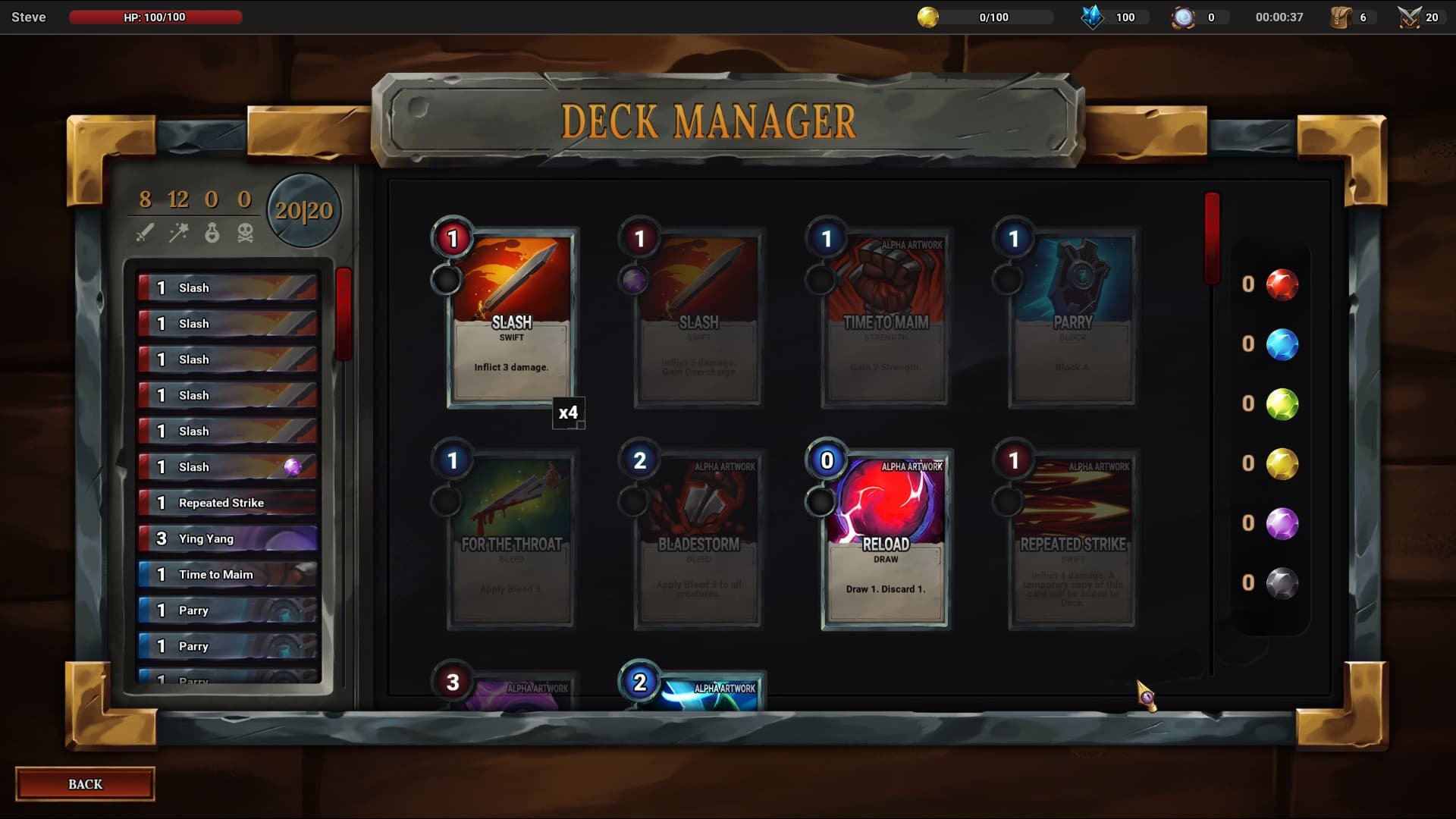Click the gem socket on the Slash card
The image size is (1456, 819).
point(447,280)
